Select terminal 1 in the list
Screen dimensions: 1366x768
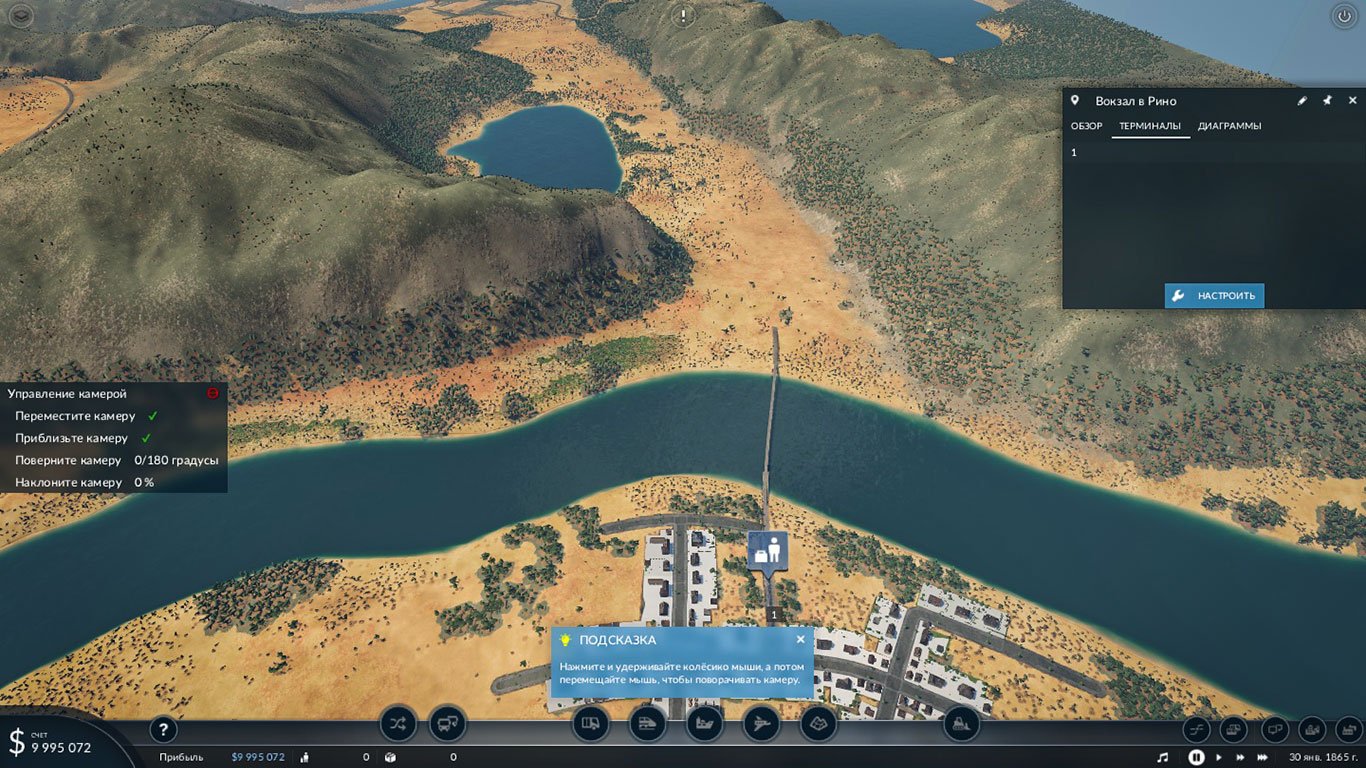tap(1072, 151)
